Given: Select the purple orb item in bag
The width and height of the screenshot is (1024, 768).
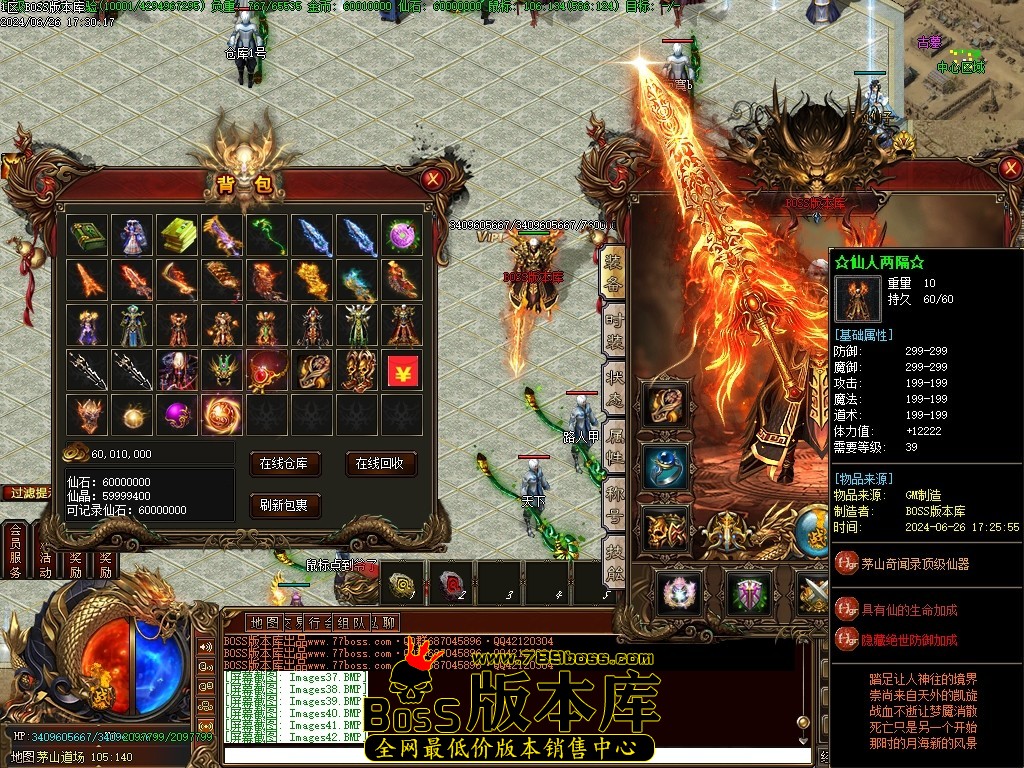Looking at the screenshot, I should (177, 413).
